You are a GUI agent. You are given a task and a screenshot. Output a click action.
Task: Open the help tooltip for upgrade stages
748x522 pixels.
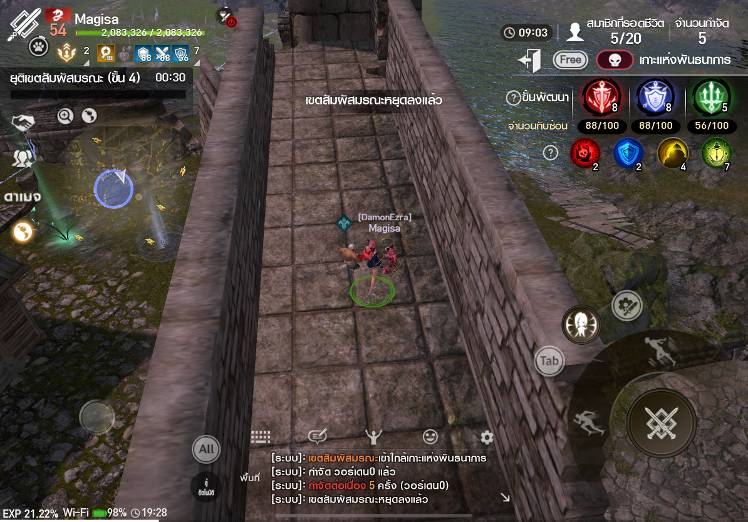(x=513, y=97)
